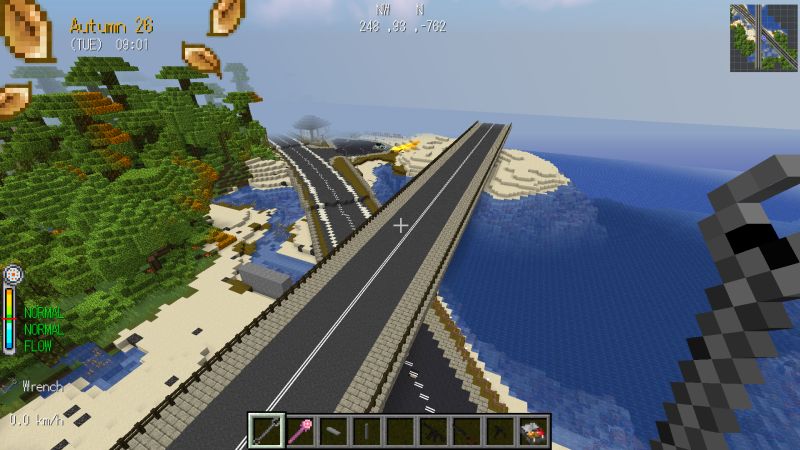
Task: Select the pink wand hotbar slot
Action: pos(300,431)
